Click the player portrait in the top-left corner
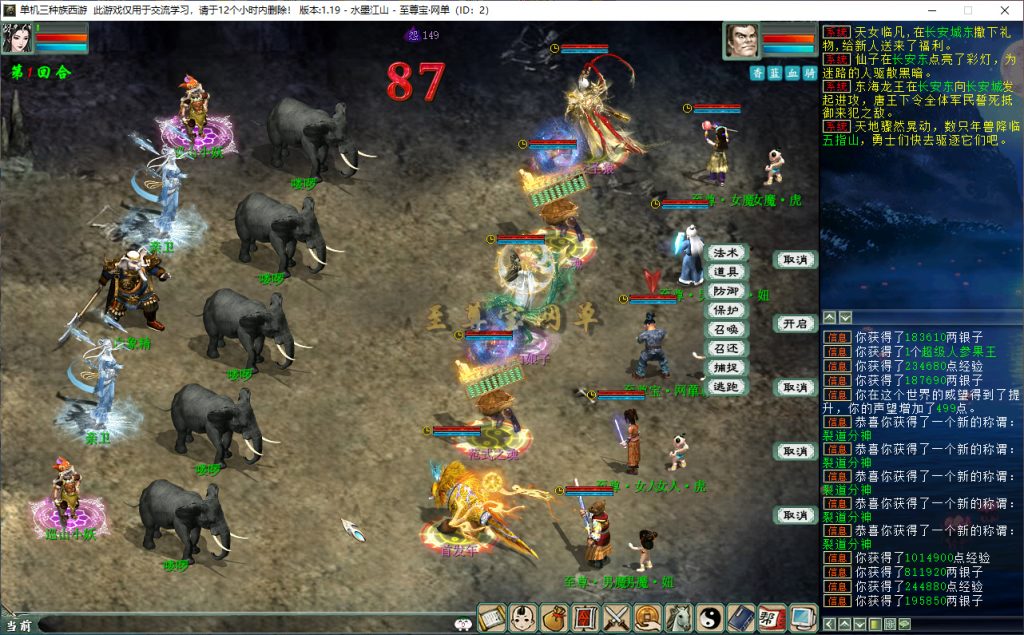Screen dimensions: 1024x635 18,37
